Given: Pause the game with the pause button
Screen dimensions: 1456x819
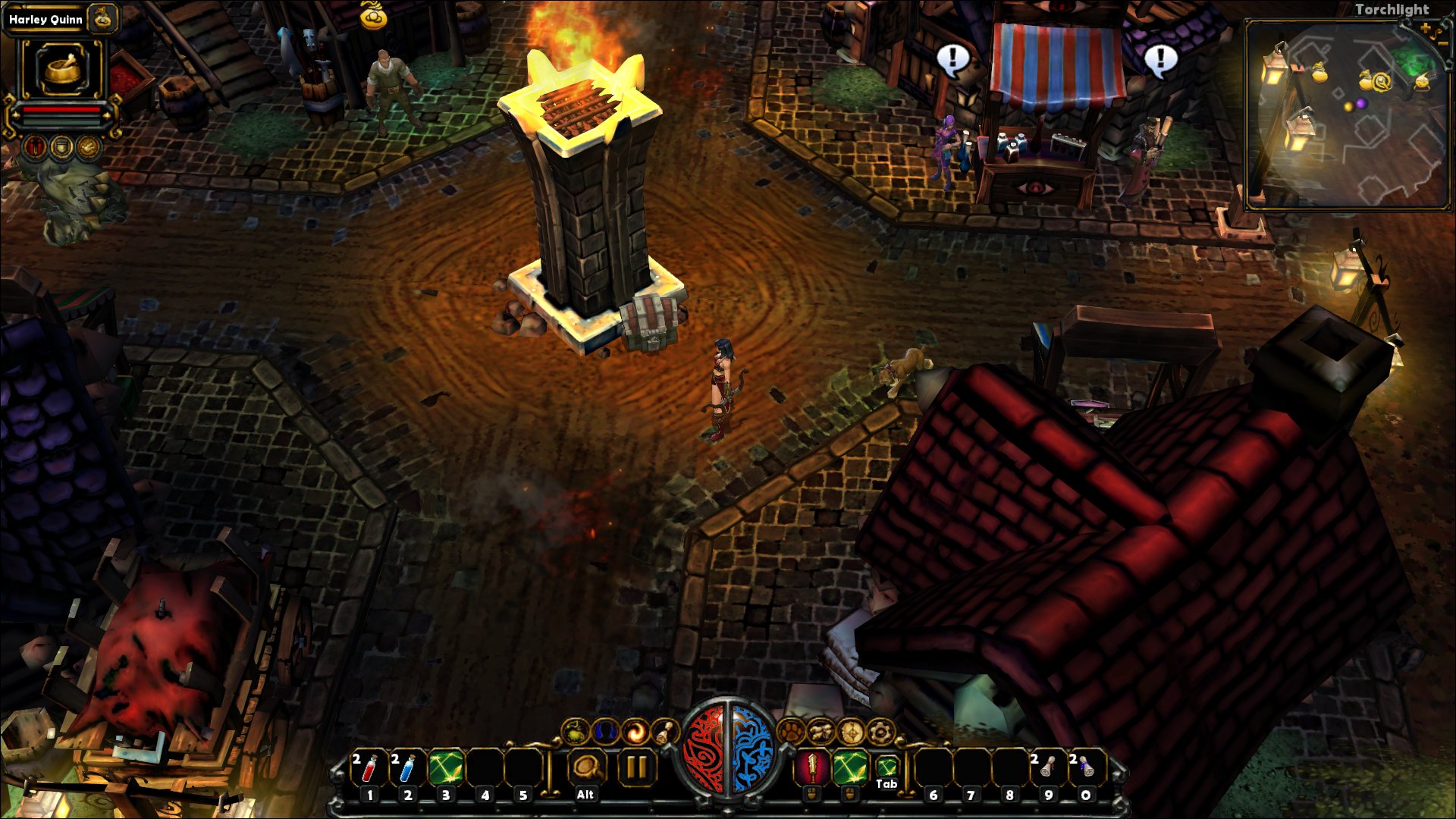Looking at the screenshot, I should click(635, 769).
